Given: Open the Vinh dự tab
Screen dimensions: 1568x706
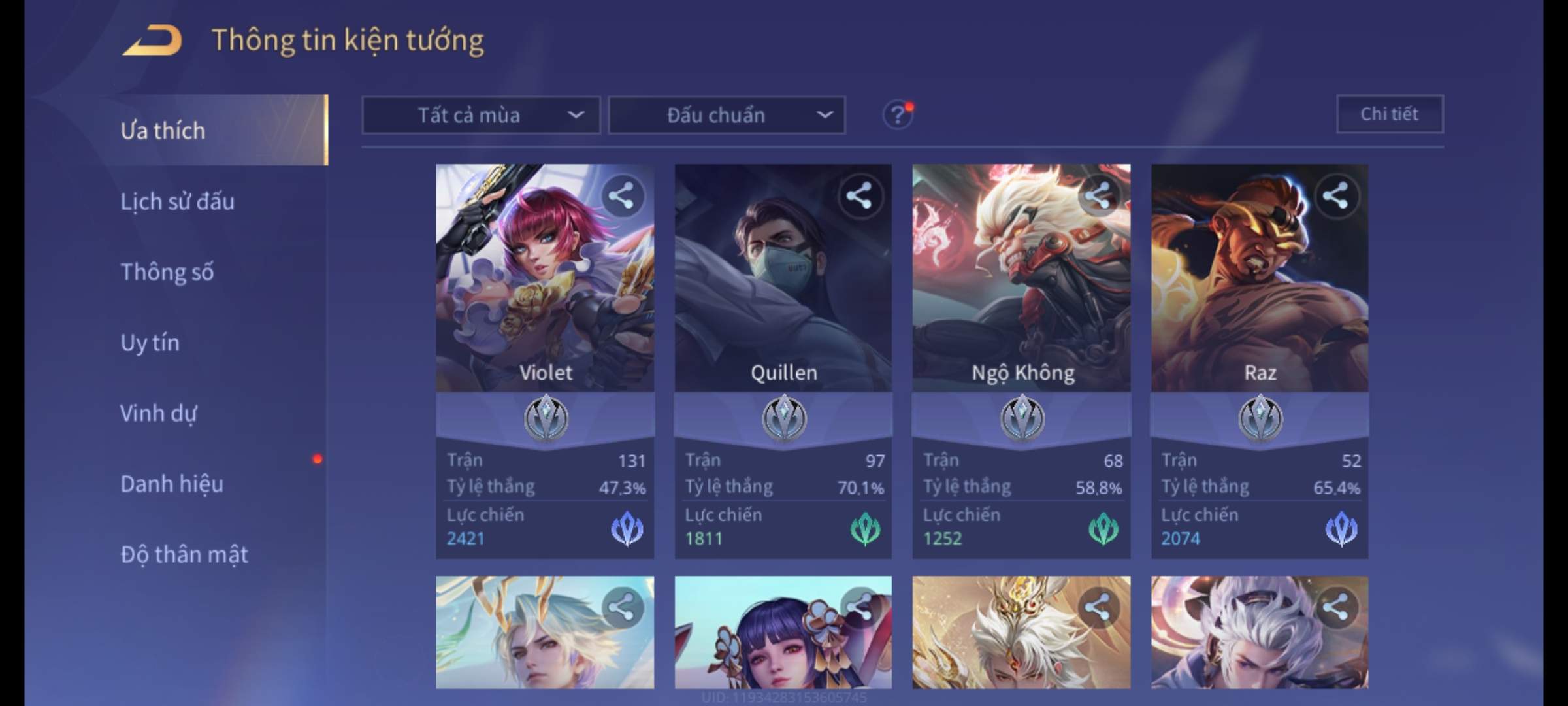Looking at the screenshot, I should click(159, 413).
